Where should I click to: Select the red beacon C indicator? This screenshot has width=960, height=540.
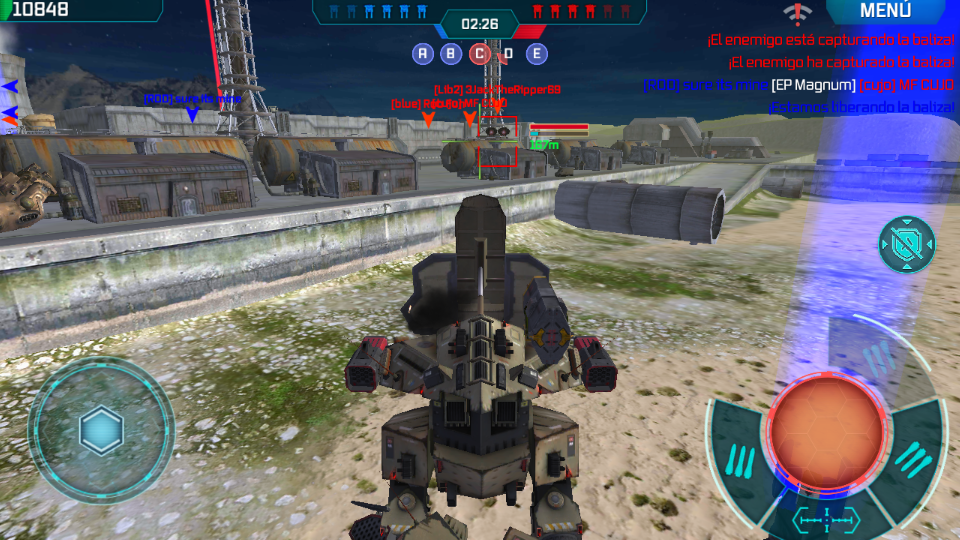480,54
